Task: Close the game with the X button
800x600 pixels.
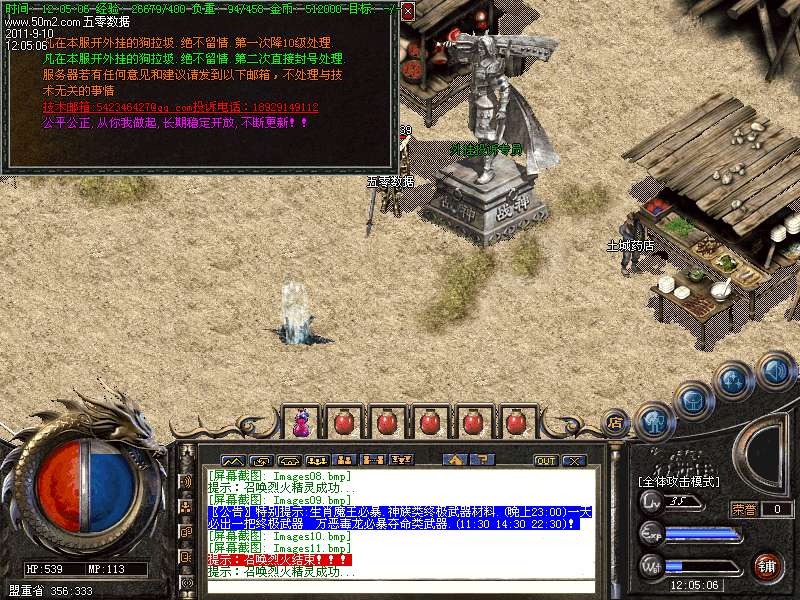Action: 573,461
